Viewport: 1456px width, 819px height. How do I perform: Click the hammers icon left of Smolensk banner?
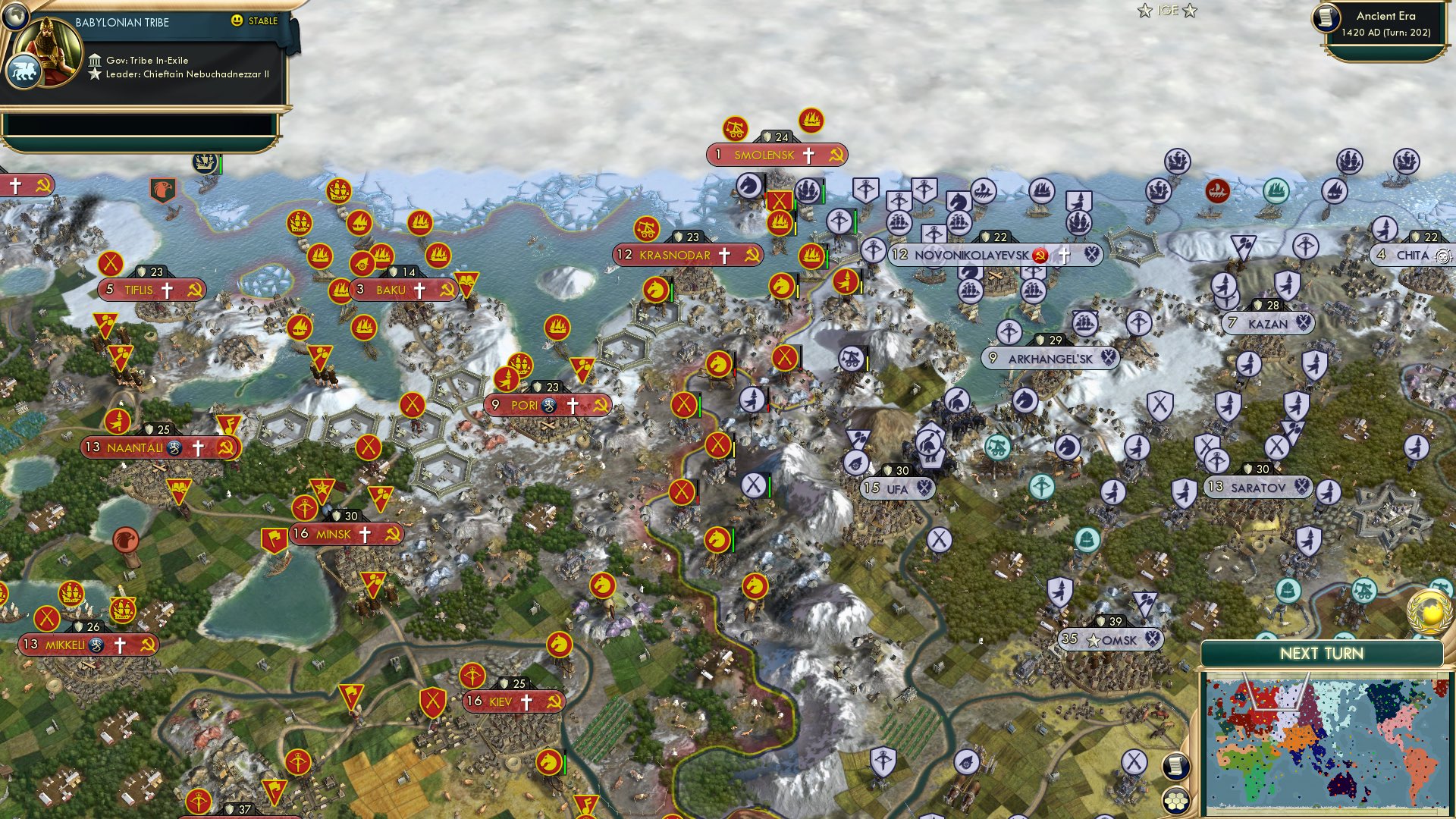click(x=734, y=129)
